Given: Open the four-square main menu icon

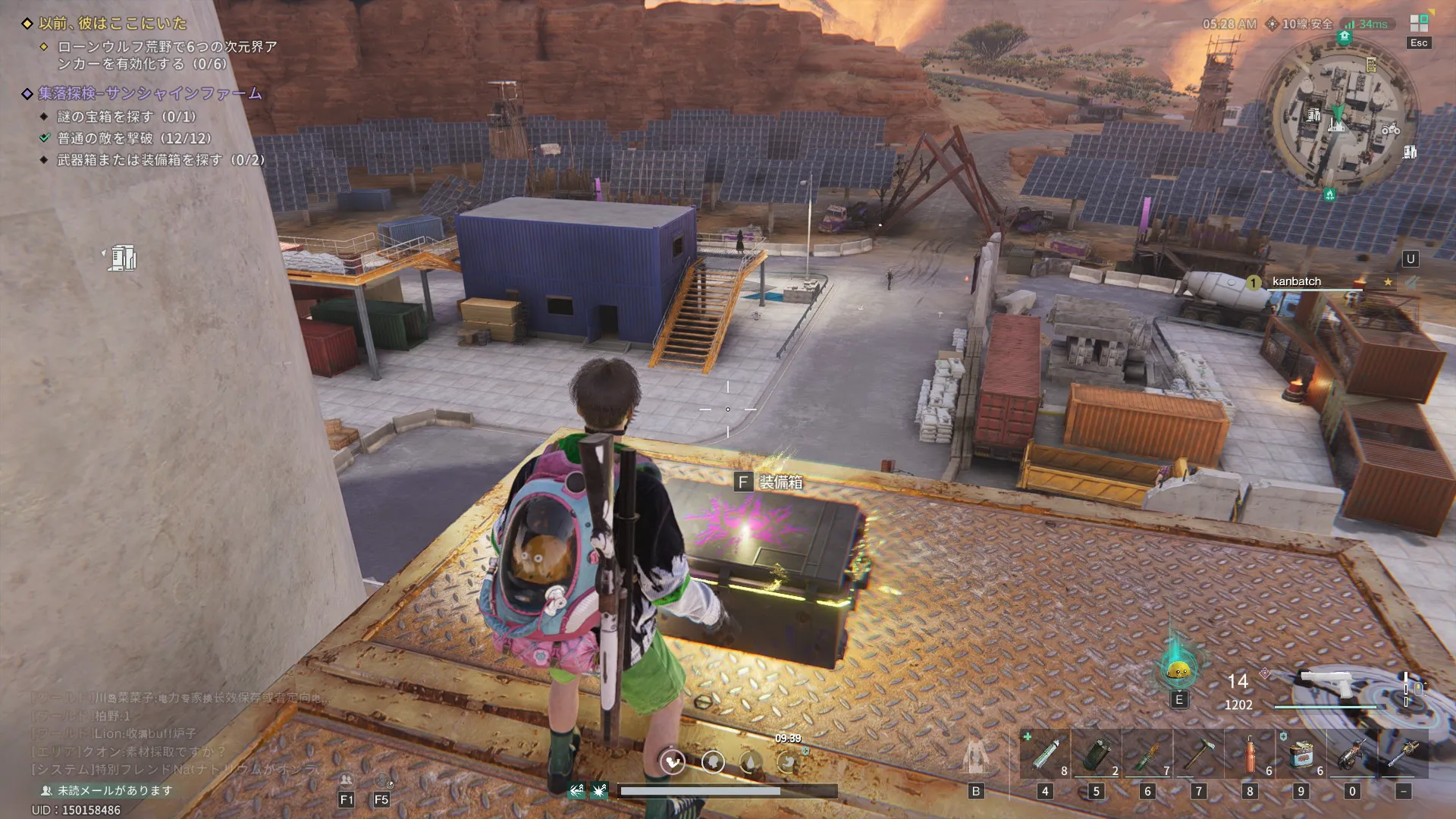Looking at the screenshot, I should click(x=1419, y=24).
